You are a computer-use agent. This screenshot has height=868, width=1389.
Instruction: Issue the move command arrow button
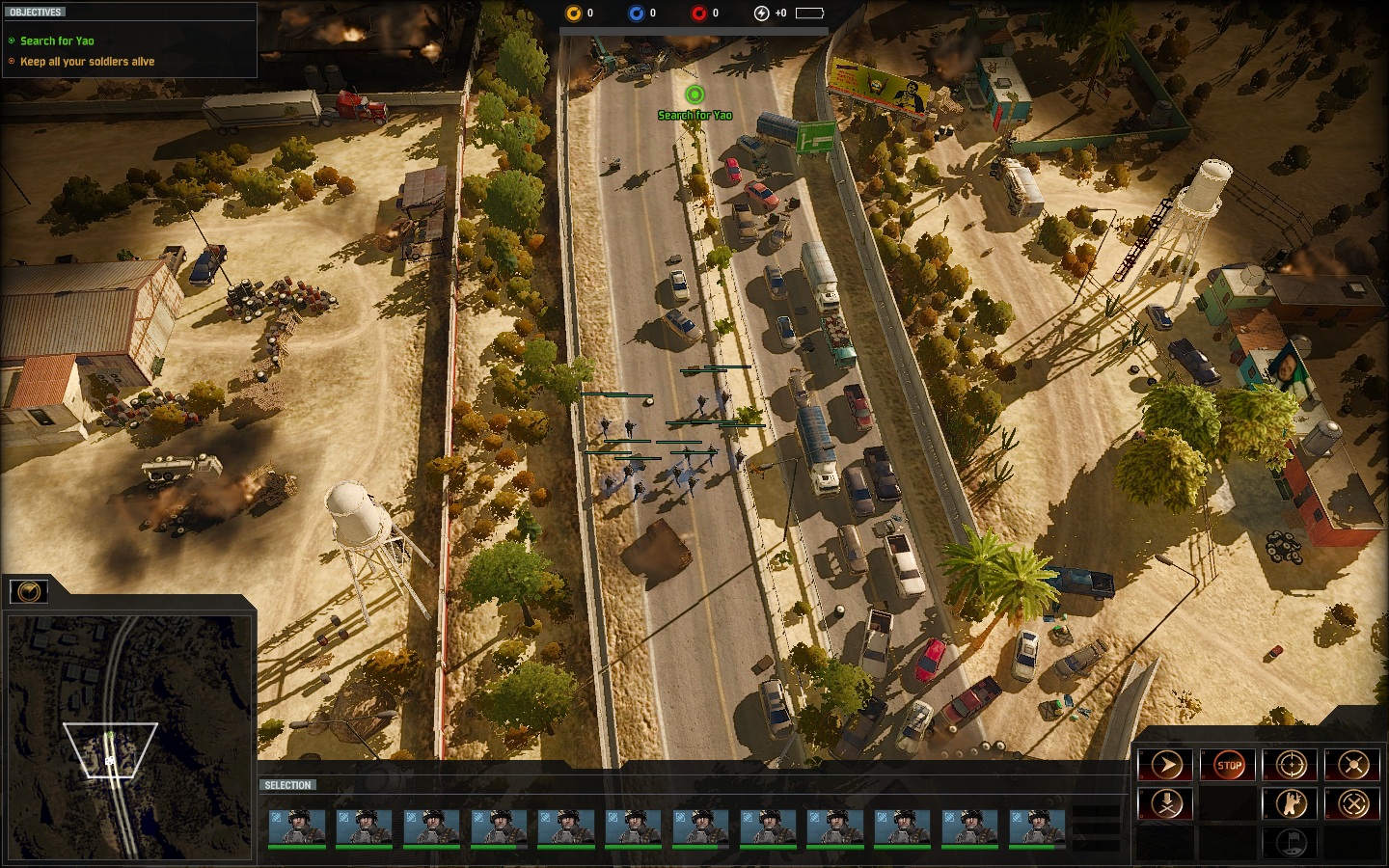click(x=1166, y=766)
